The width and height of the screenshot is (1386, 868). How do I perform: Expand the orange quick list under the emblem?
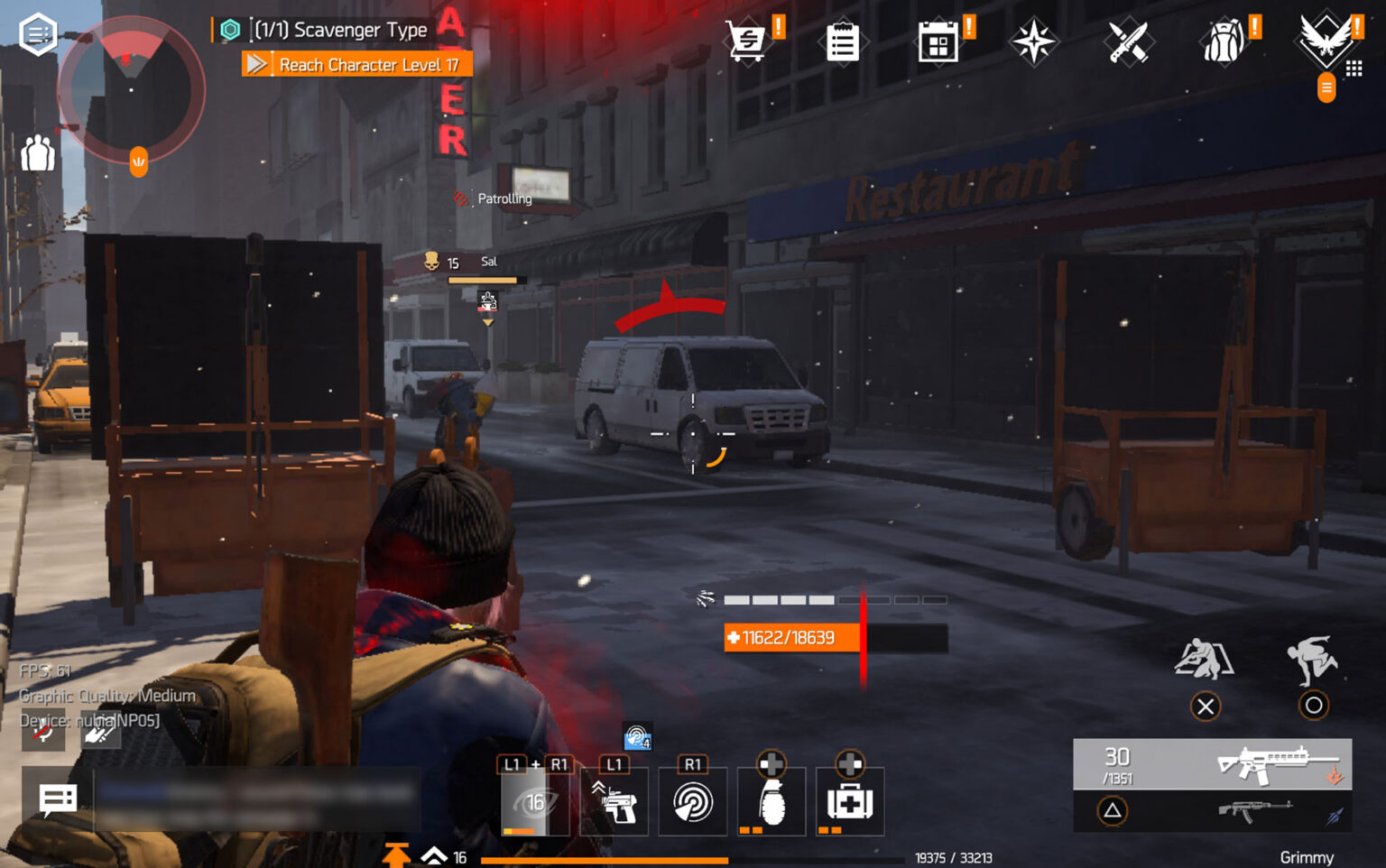pos(1325,88)
